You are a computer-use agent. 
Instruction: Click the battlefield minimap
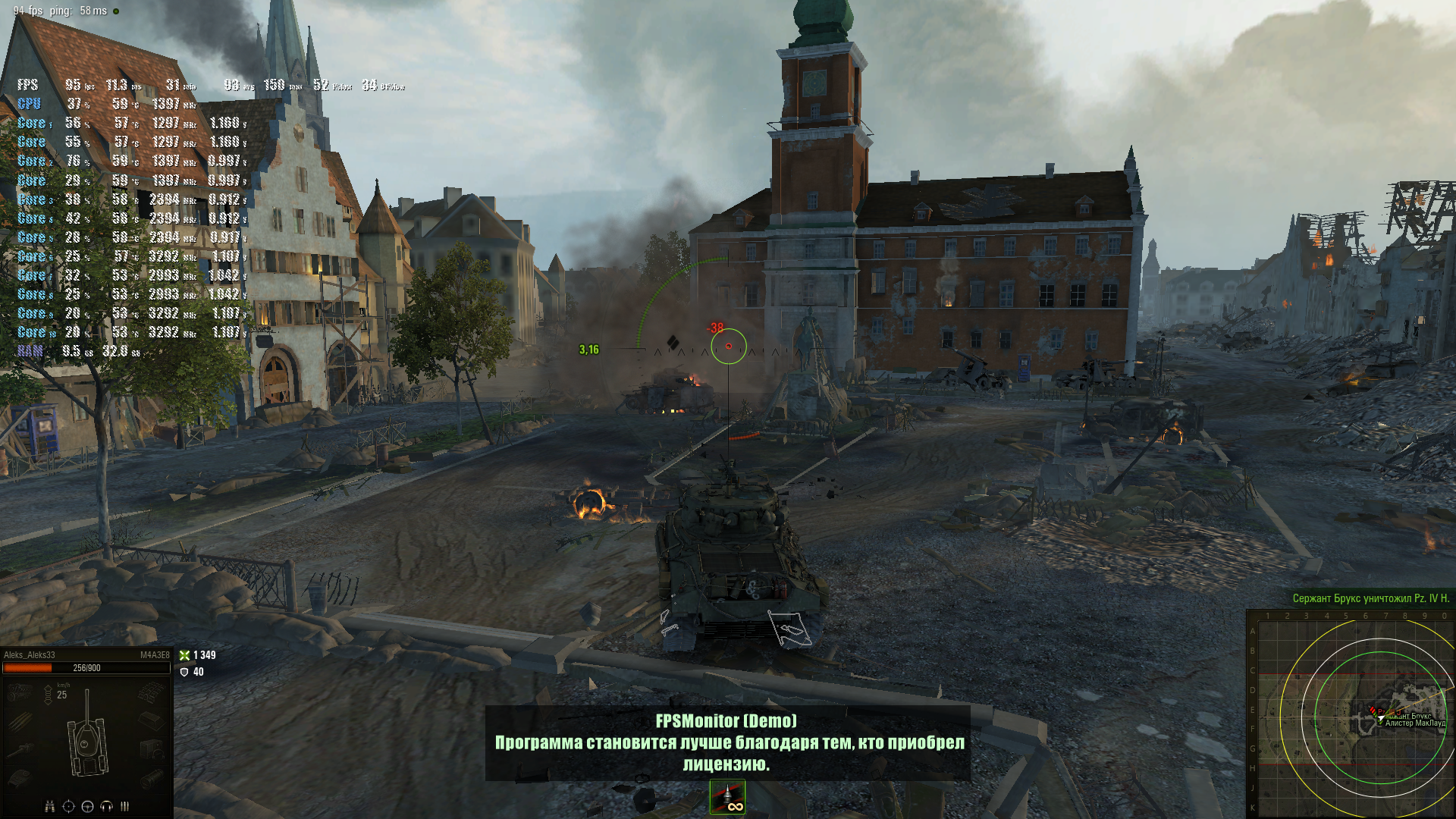point(1351,714)
